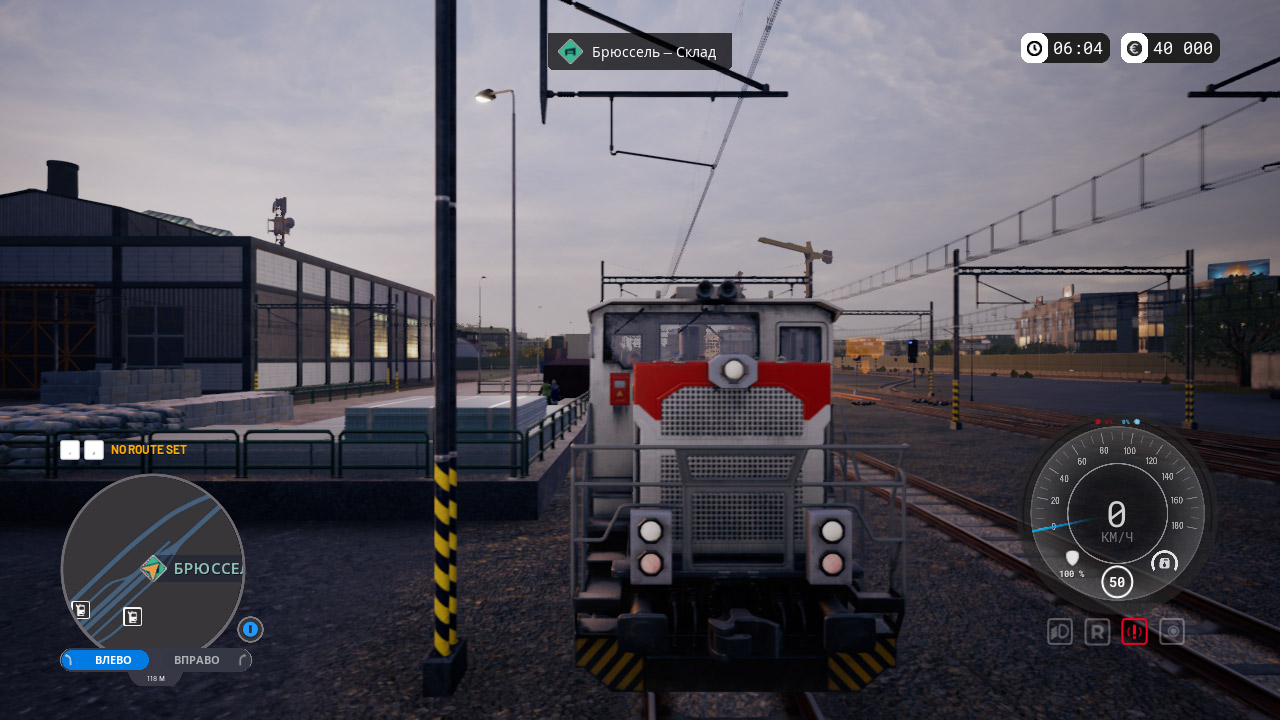1280x720 pixels.
Task: Click the lock icon on the speedometer
Action: coord(1164,562)
